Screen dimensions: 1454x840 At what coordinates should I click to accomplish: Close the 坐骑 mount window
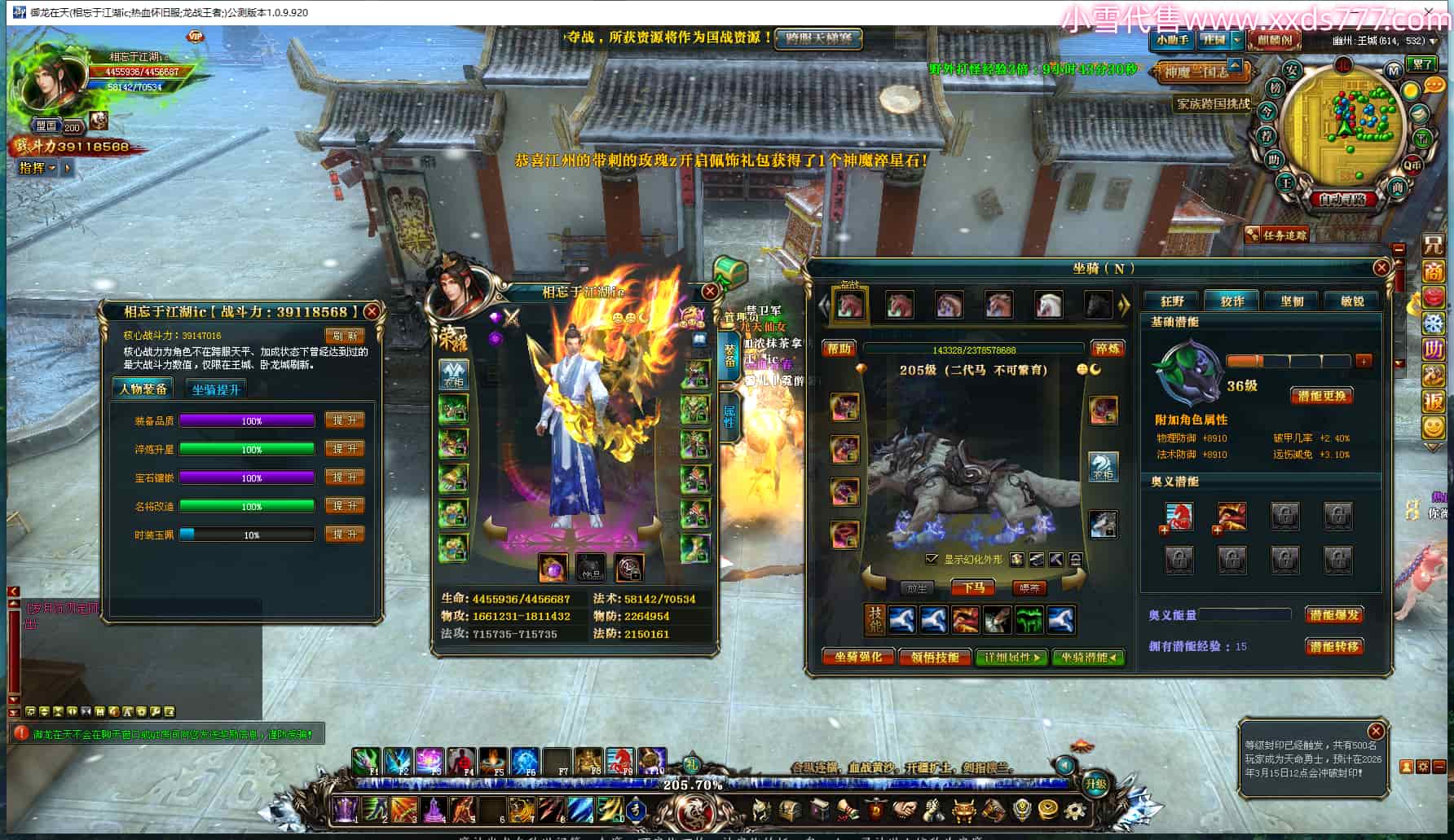pyautogui.click(x=1381, y=267)
